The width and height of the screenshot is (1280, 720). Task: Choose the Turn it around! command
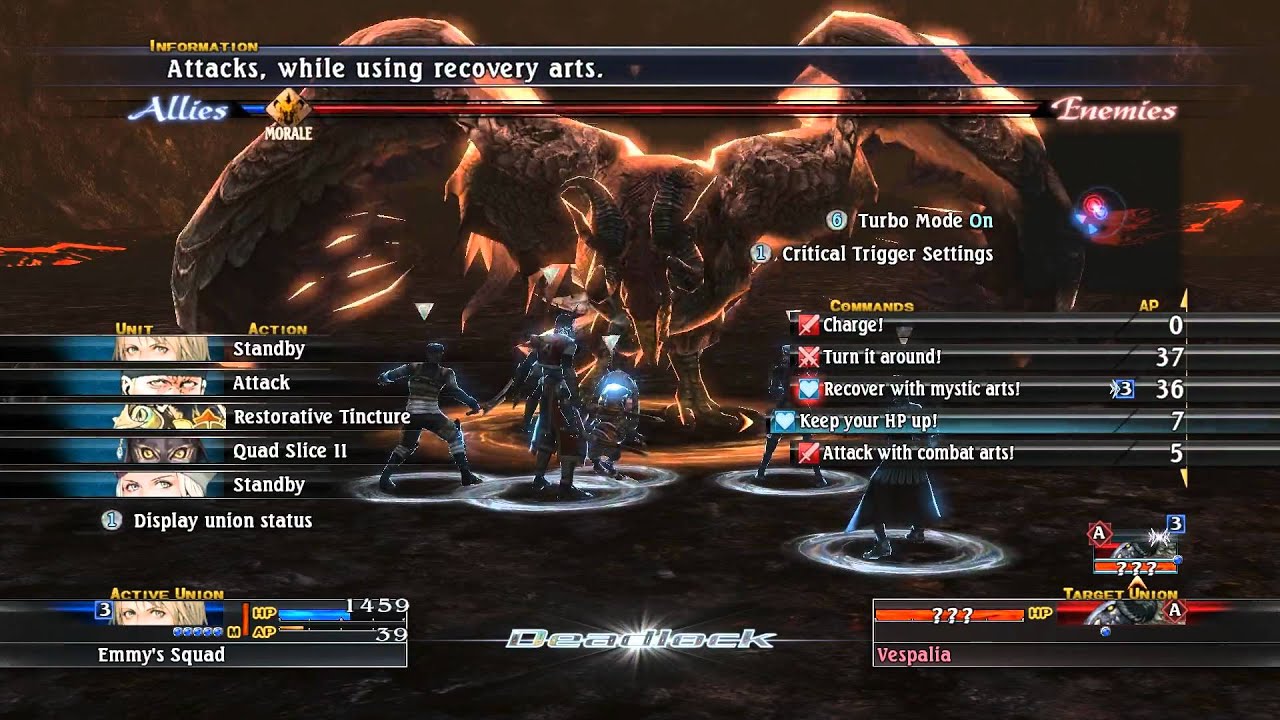pyautogui.click(x=881, y=357)
